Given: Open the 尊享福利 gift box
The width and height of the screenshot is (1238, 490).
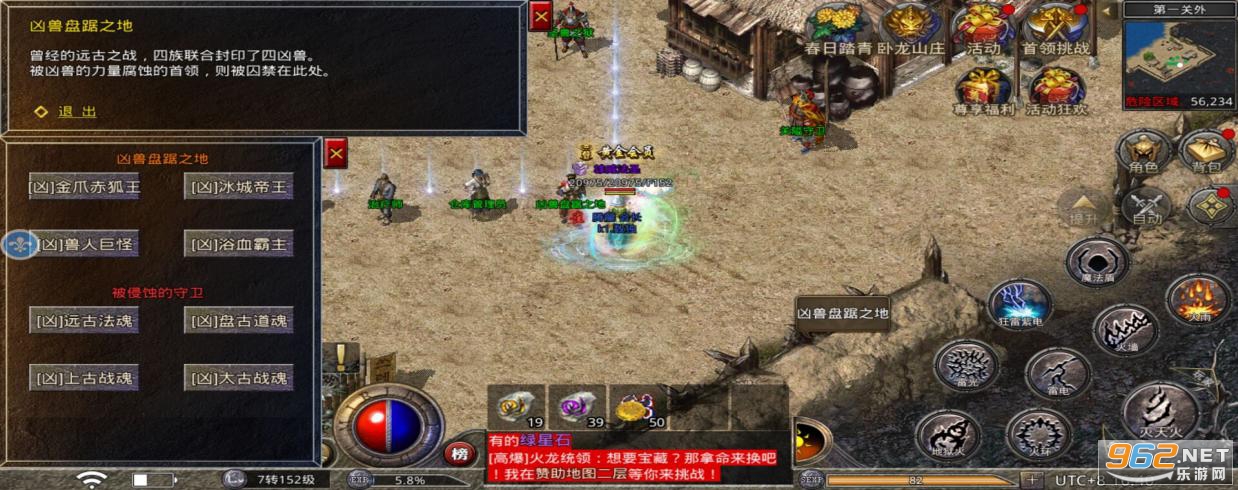Looking at the screenshot, I should [x=983, y=90].
